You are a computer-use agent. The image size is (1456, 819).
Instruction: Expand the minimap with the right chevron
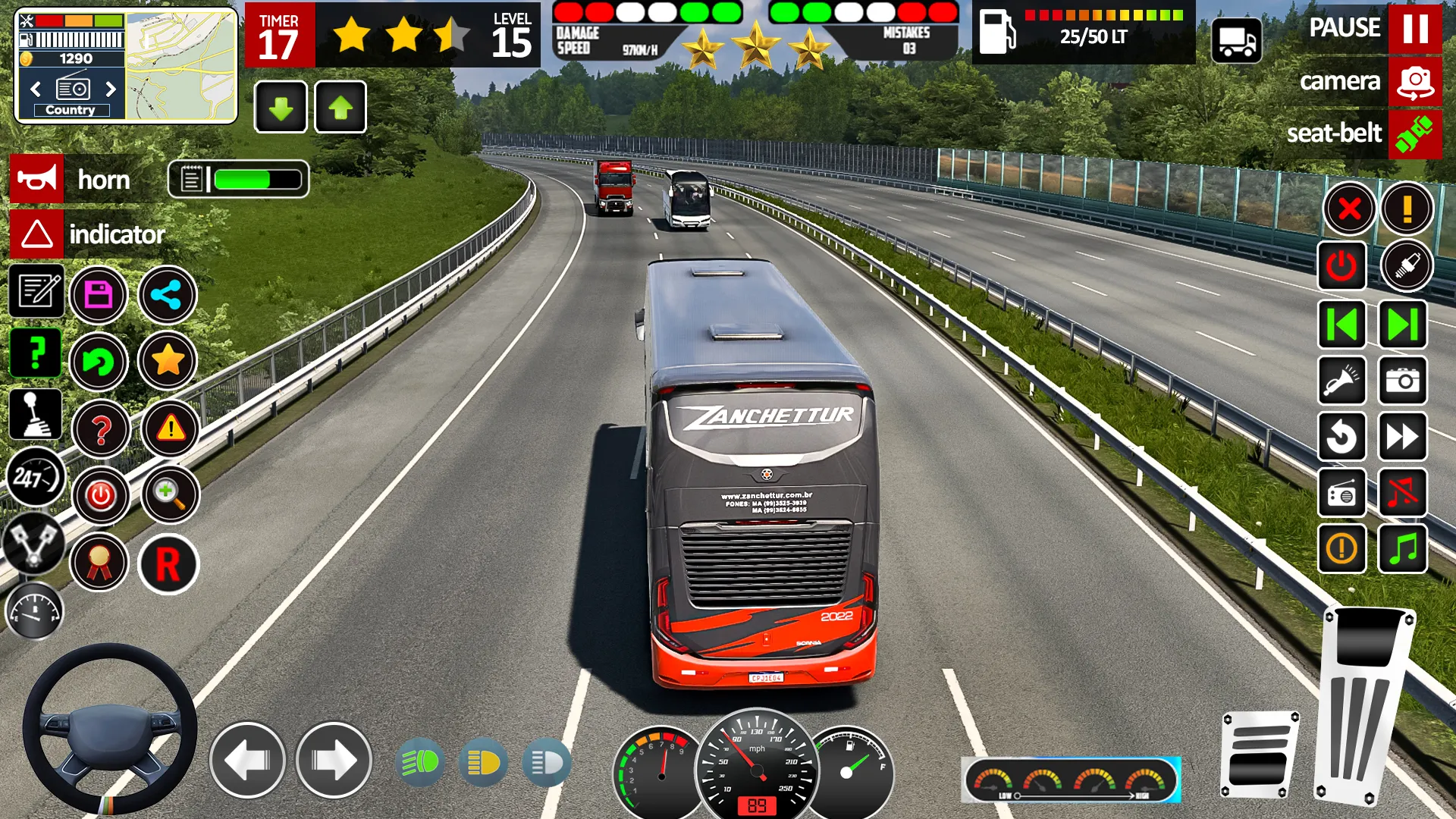point(112,89)
